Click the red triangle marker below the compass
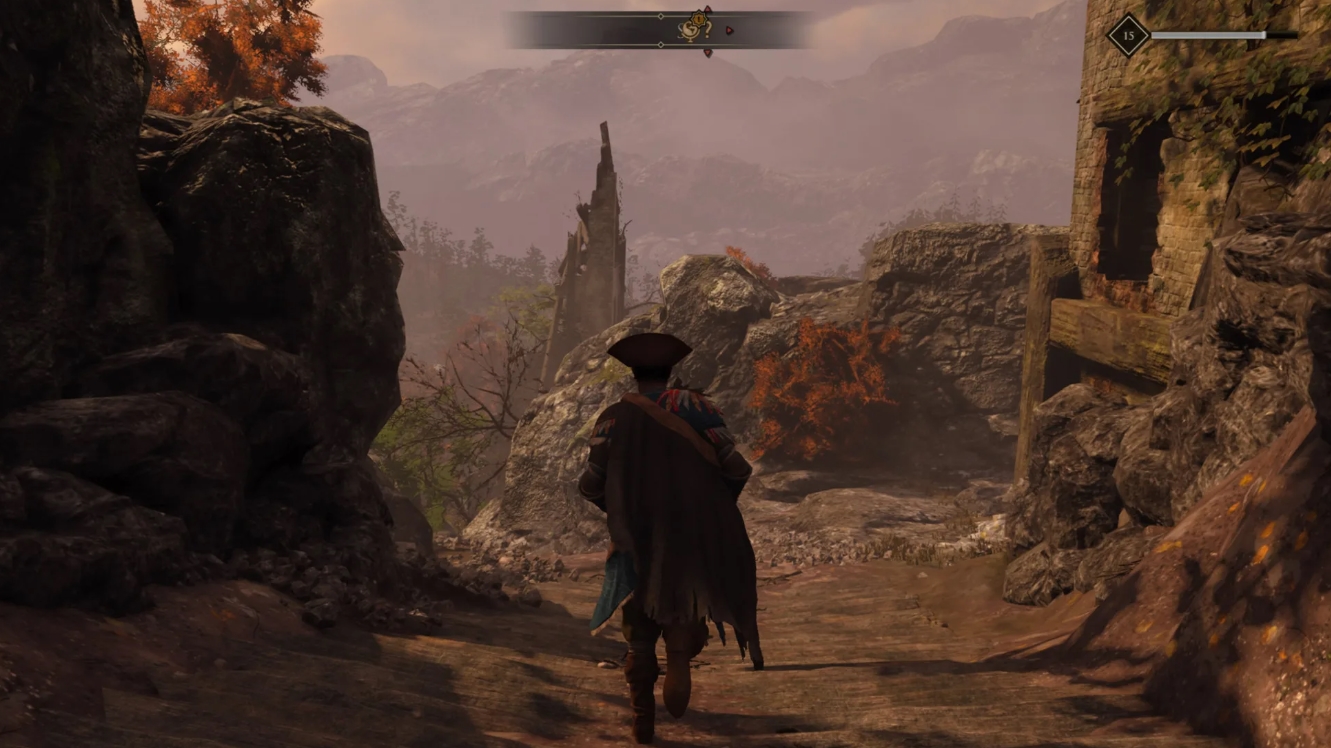Image resolution: width=1331 pixels, height=748 pixels. [x=707, y=52]
